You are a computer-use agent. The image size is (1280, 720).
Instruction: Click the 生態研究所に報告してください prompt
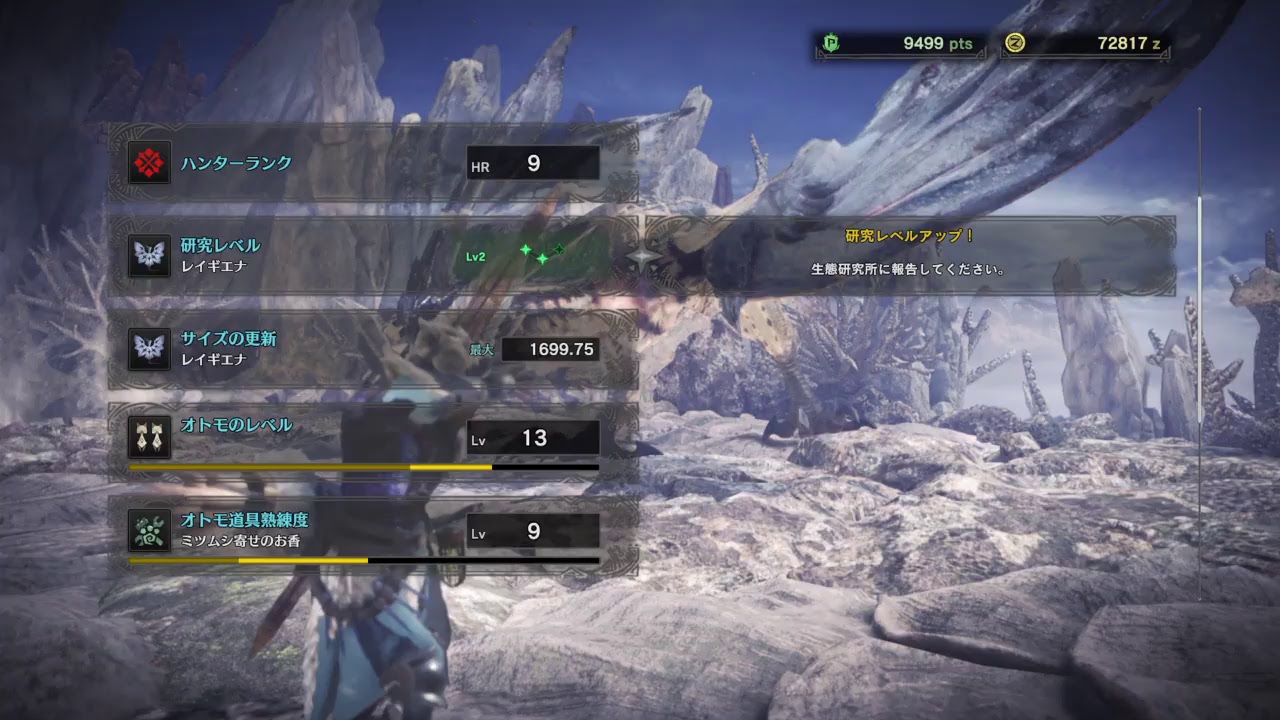[x=907, y=268]
